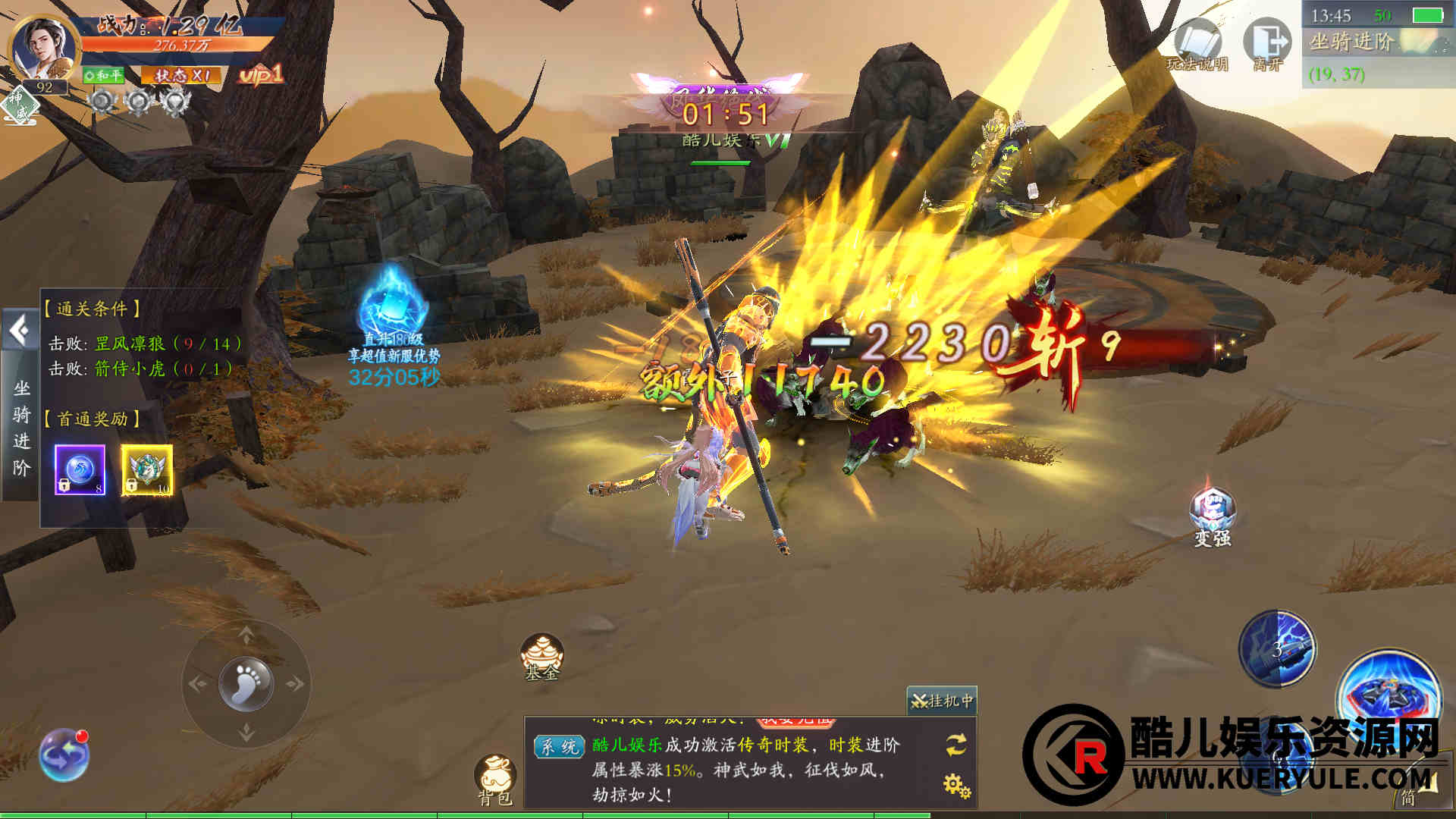Select the 坐骑进阶 side tab
Viewport: 1456px width, 819px height.
coord(21,428)
